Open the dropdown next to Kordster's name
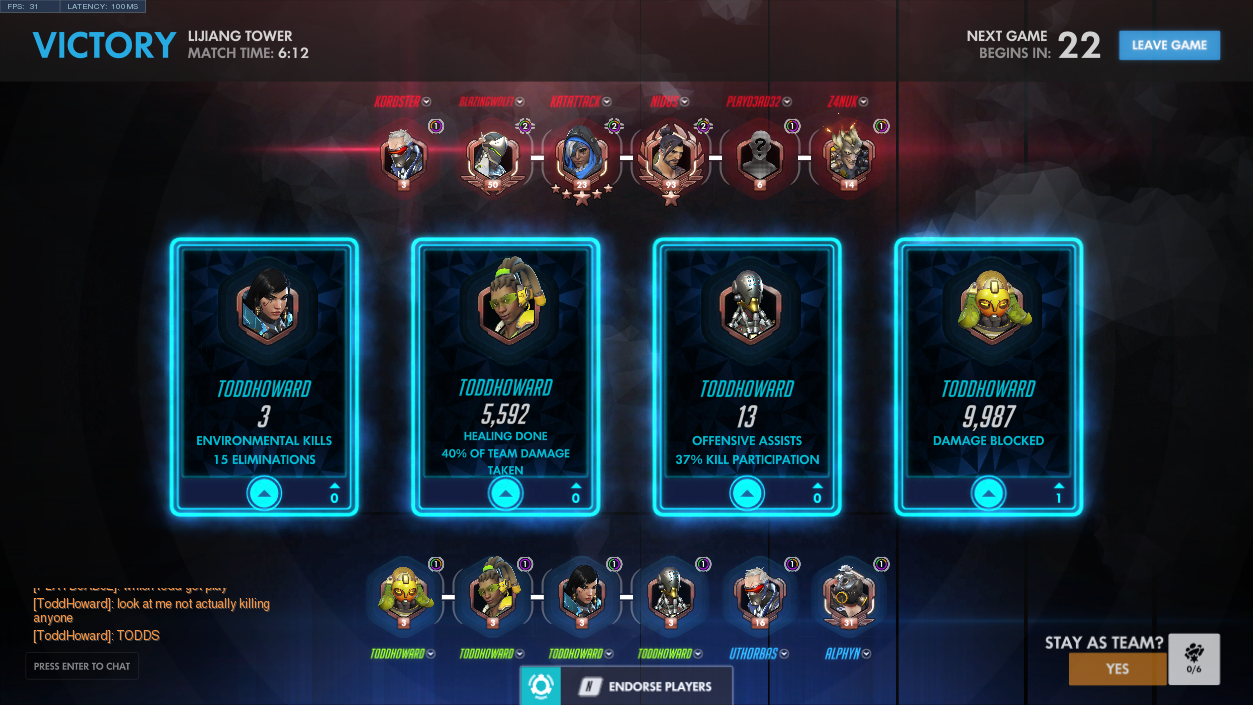Viewport: 1253px width, 705px height. [427, 102]
